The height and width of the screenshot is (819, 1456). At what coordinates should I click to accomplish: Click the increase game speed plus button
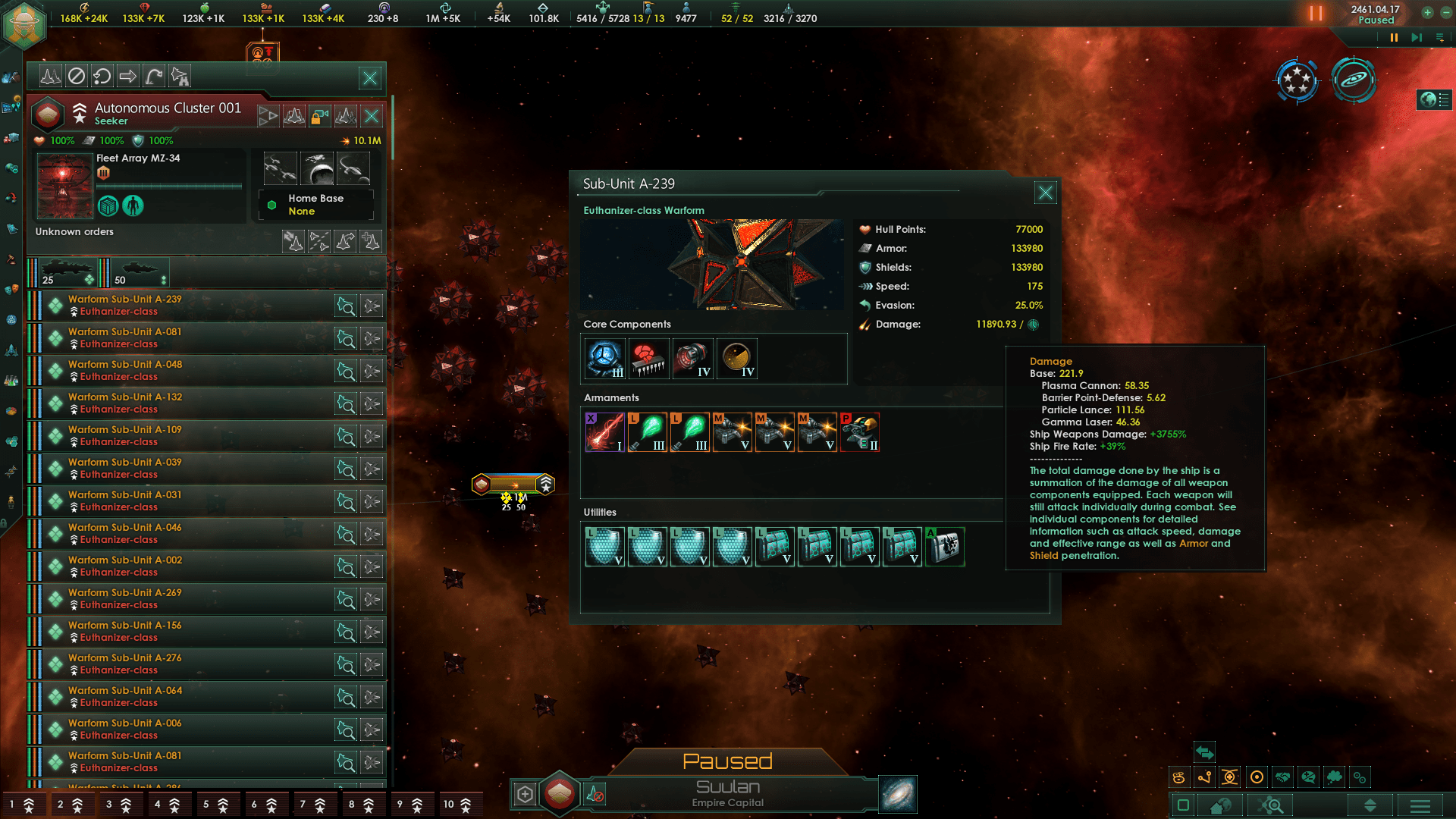click(1427, 12)
